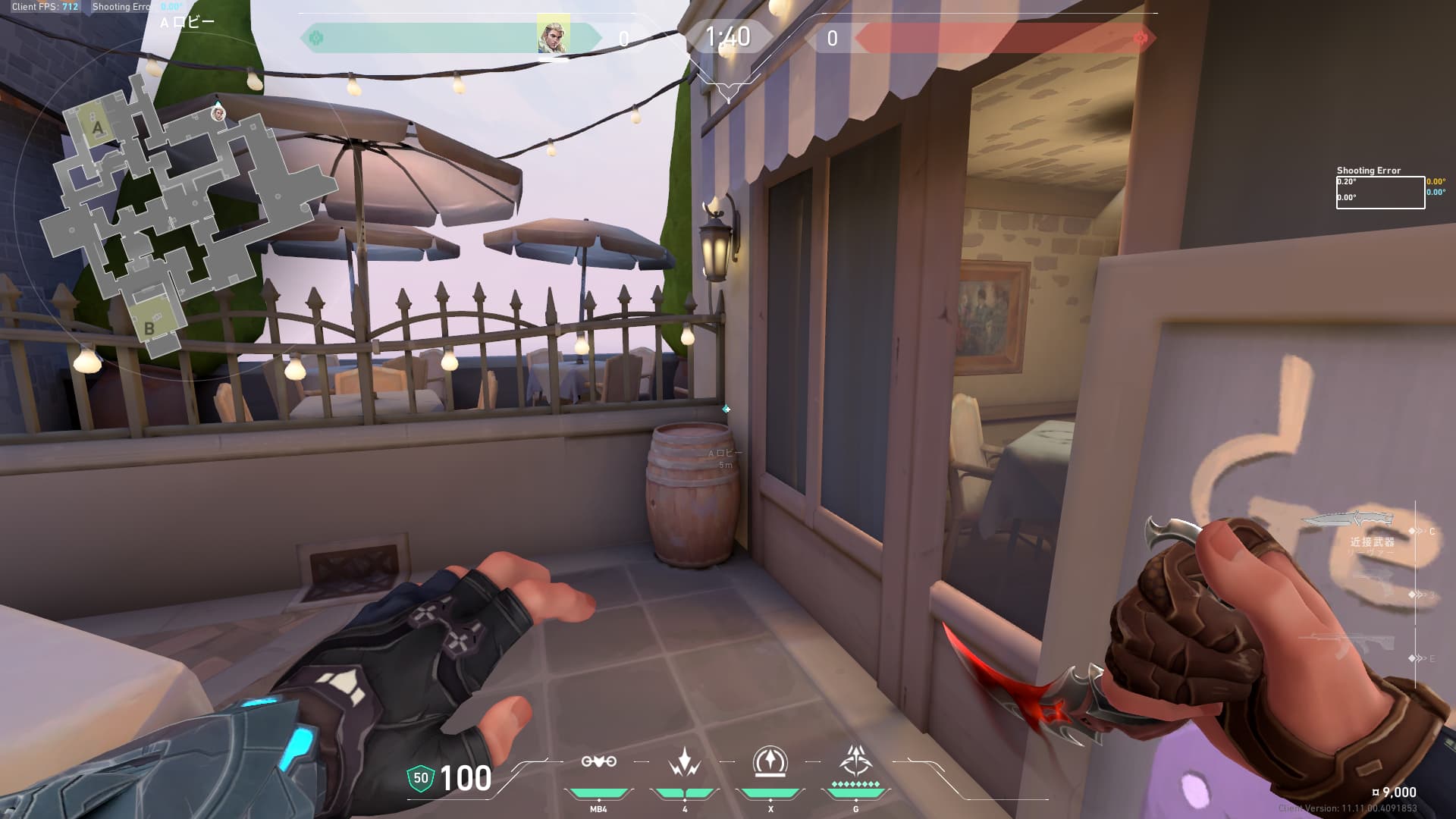Click the minimap in the corner

(x=174, y=212)
